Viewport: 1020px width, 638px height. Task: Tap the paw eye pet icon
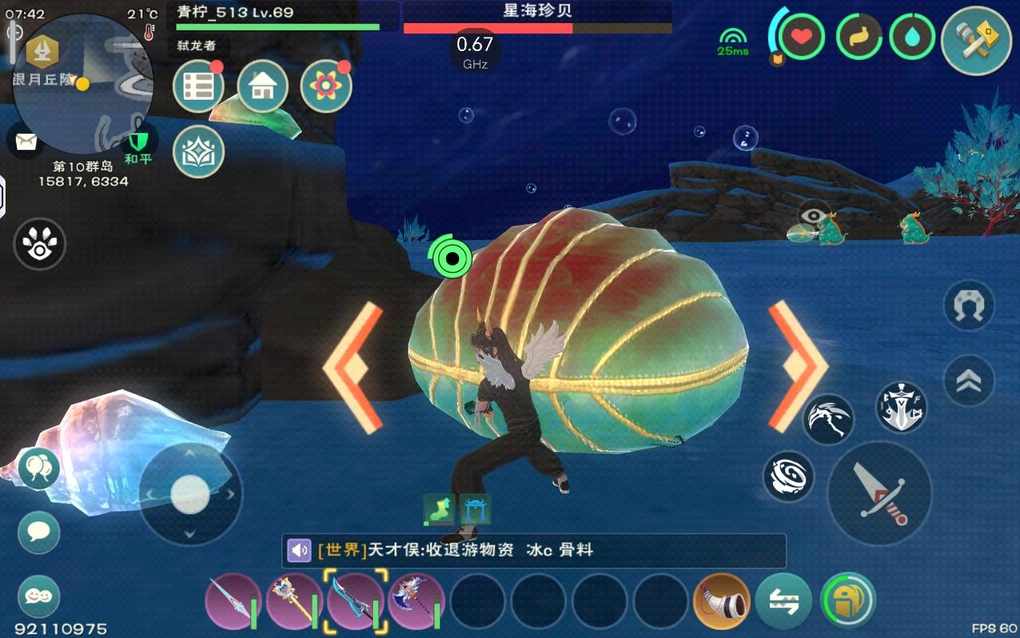(x=40, y=245)
